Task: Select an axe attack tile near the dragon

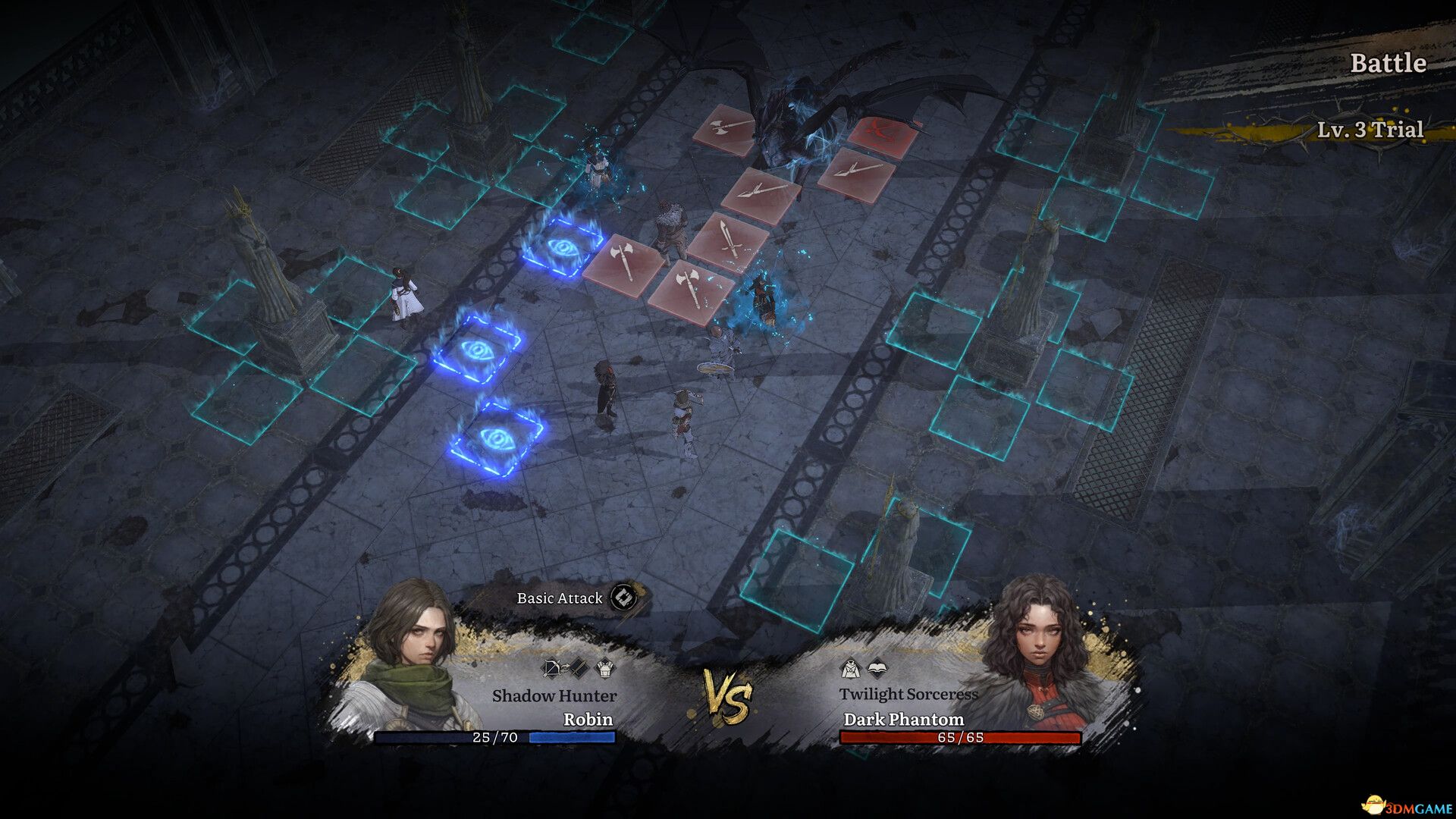Action: 724,129
